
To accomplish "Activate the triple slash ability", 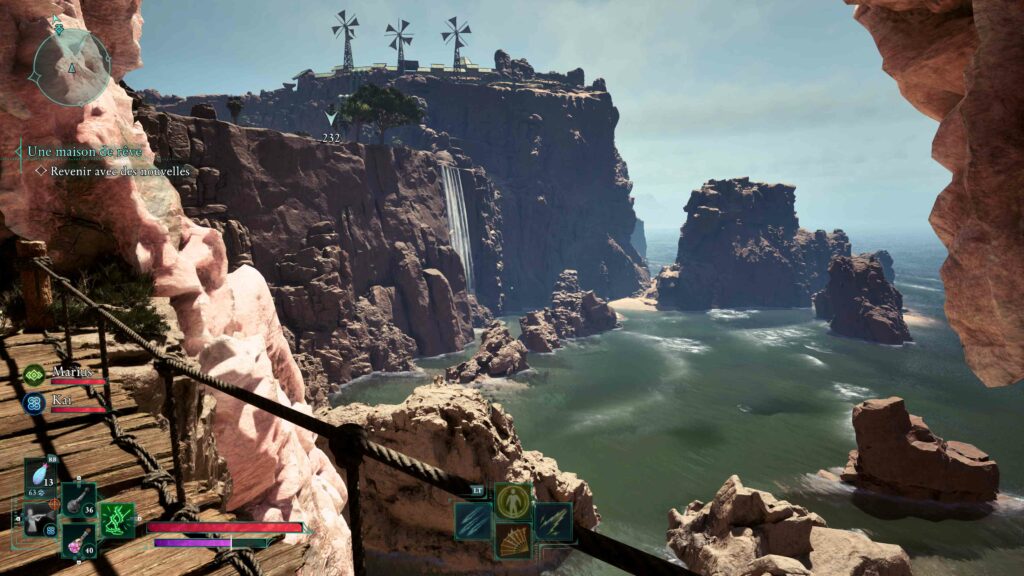I will tap(473, 521).
